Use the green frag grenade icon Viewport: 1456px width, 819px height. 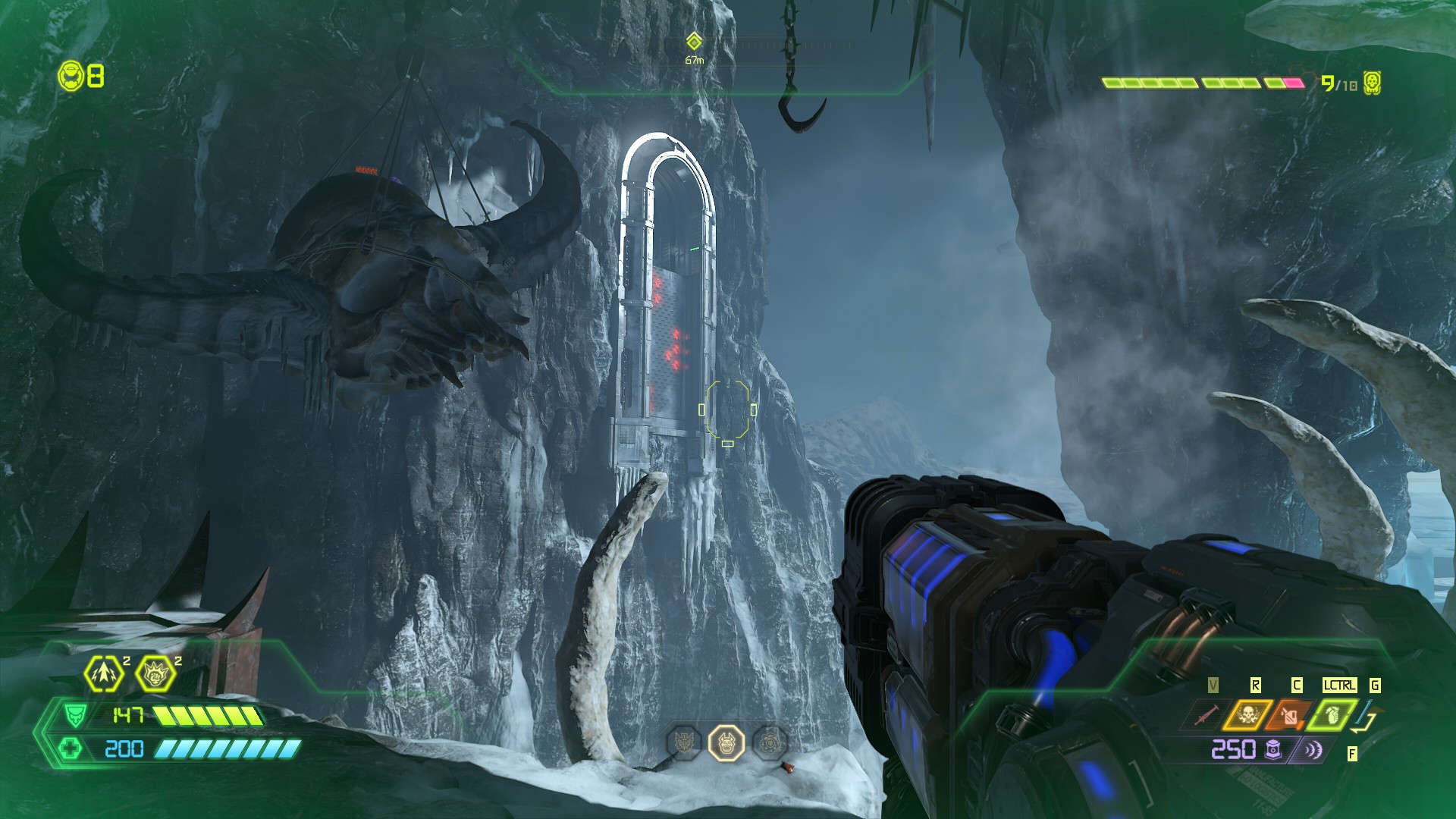coord(1332,714)
